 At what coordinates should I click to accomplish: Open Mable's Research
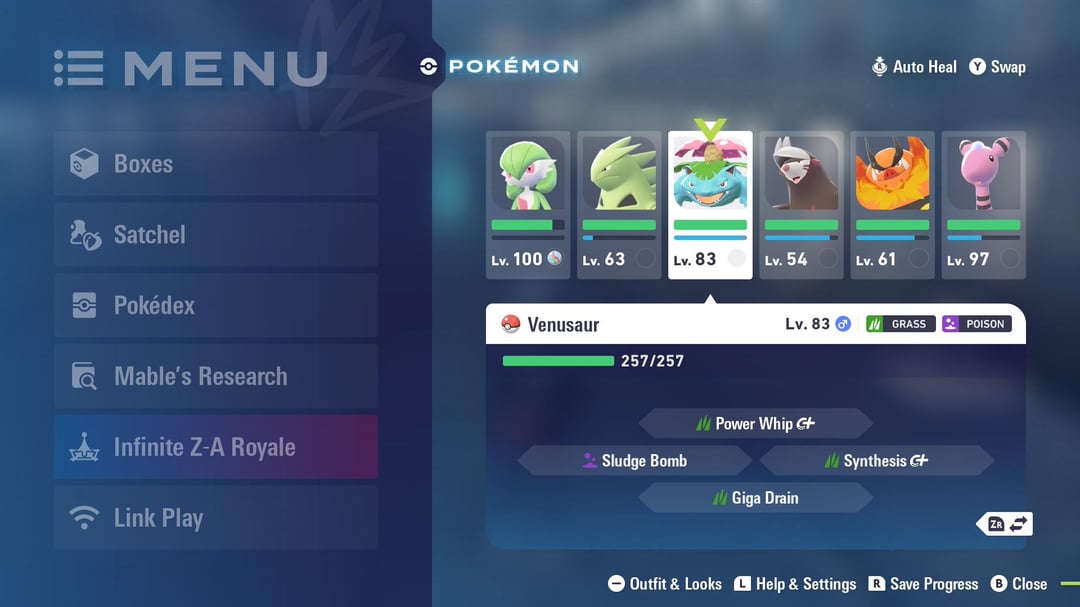coord(215,377)
